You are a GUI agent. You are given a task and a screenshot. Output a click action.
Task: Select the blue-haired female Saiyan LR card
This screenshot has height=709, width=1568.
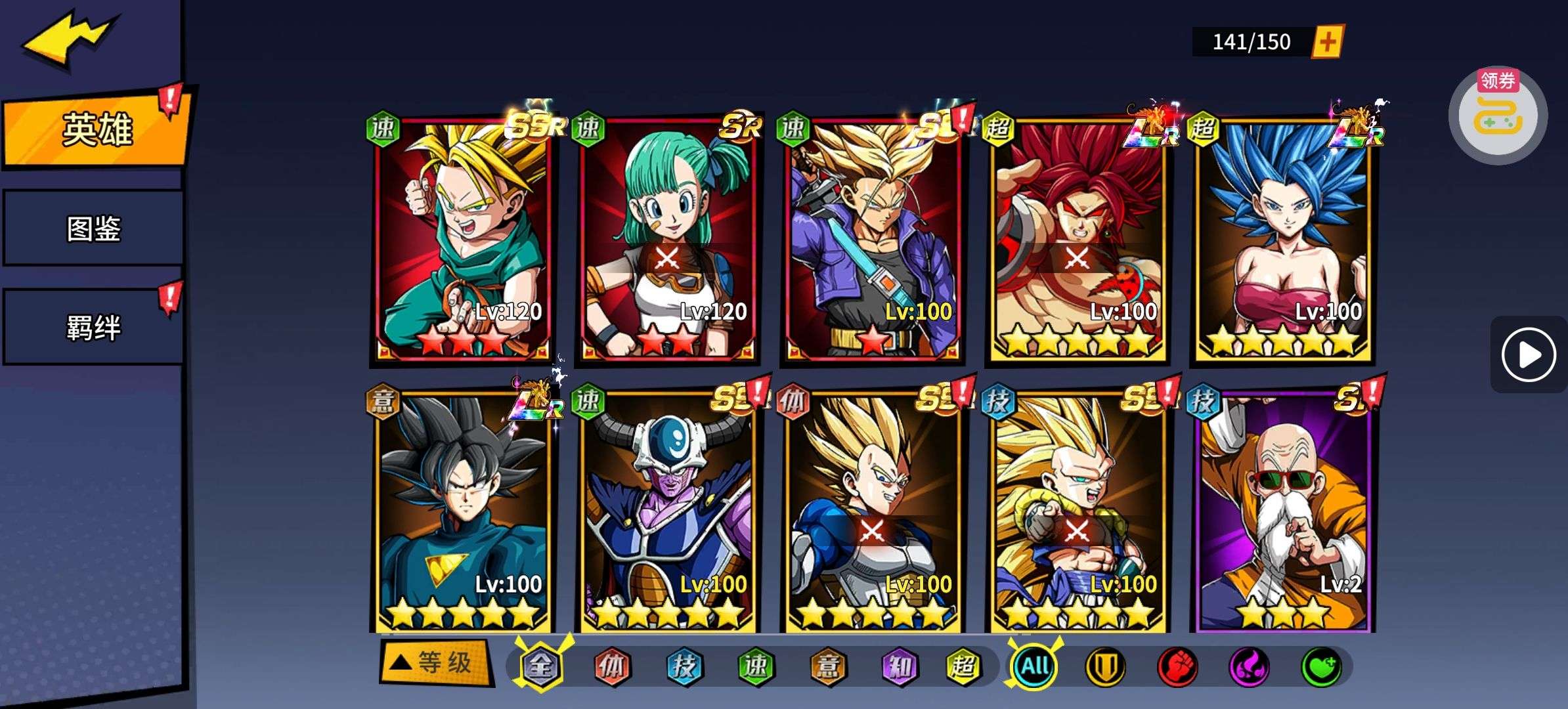tap(1282, 240)
